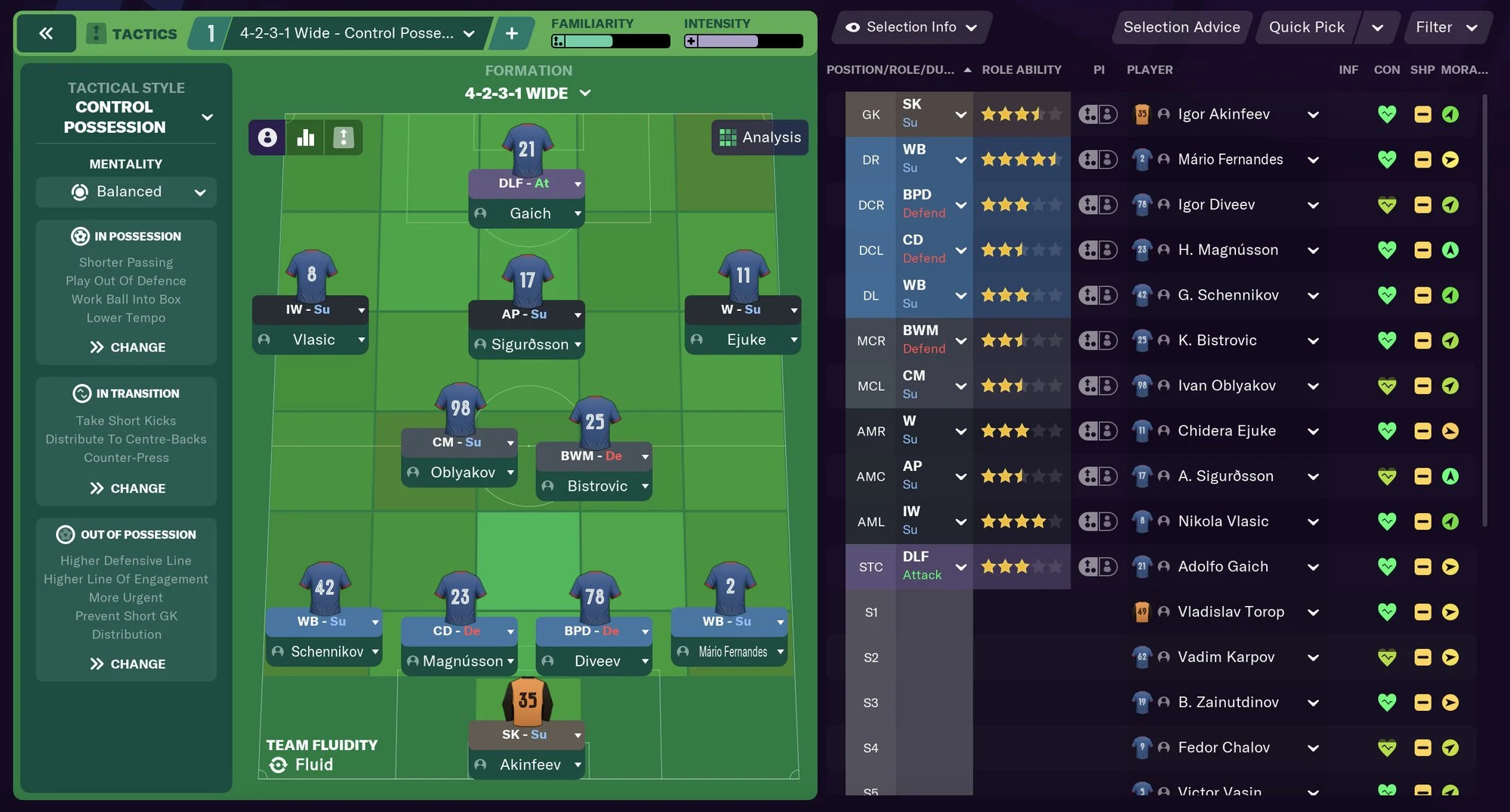Change Out Of Possession instructions
This screenshot has height=812, width=1510.
(x=127, y=664)
